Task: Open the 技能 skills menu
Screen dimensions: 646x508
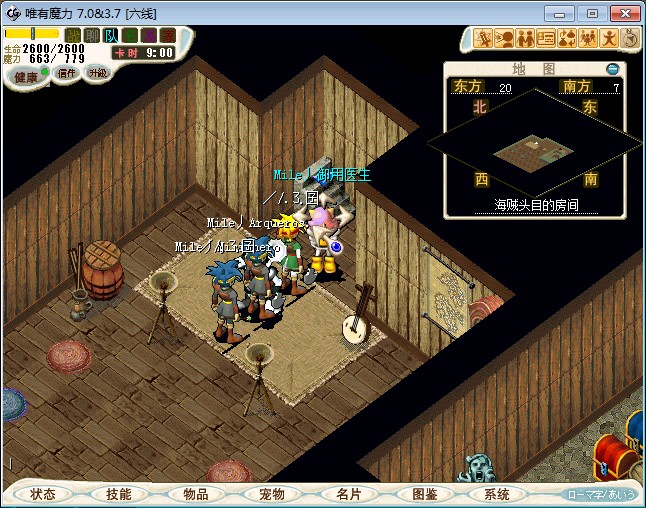Action: [119, 494]
